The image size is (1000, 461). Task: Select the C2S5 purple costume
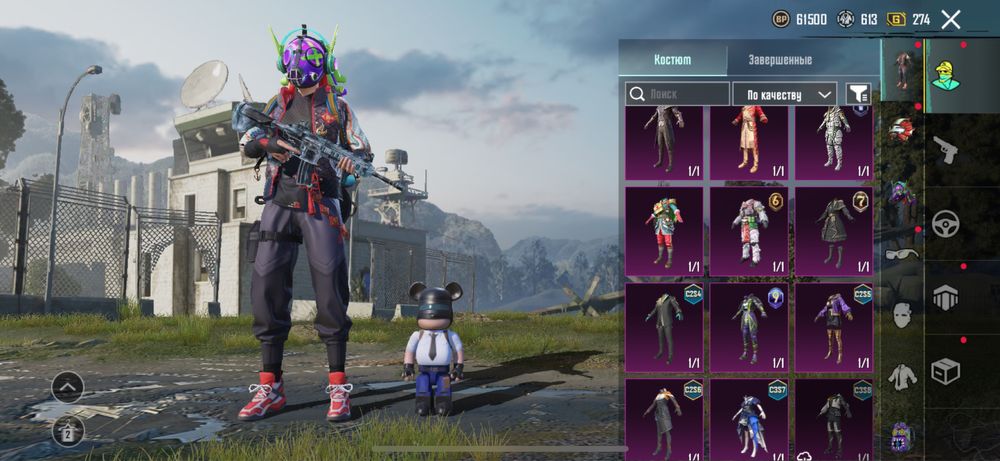coord(833,326)
